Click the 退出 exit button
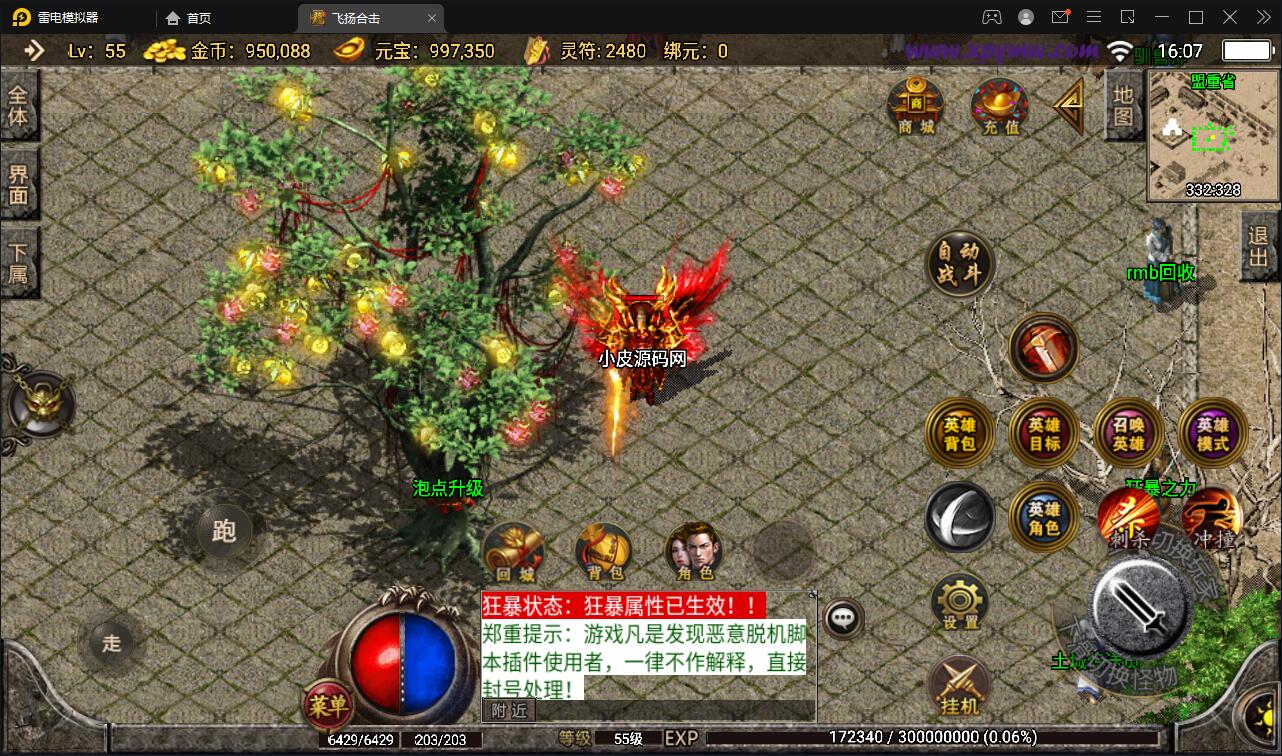 tap(1259, 243)
